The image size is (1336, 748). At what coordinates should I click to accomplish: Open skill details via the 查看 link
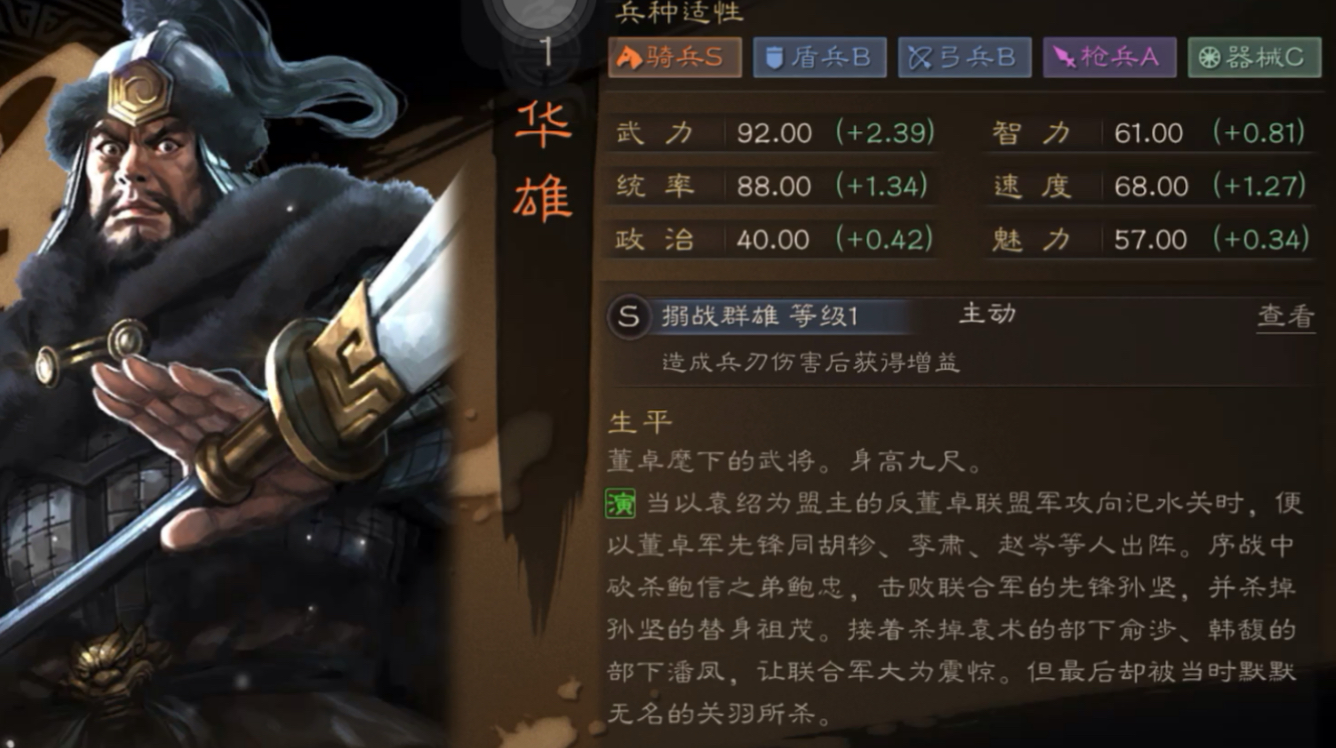[1286, 313]
